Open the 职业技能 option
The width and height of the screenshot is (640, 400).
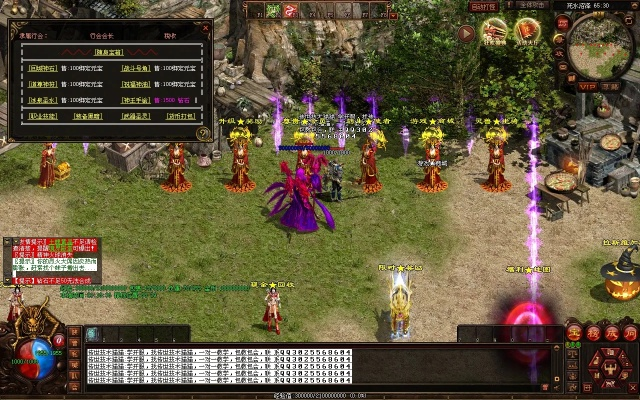click(40, 117)
